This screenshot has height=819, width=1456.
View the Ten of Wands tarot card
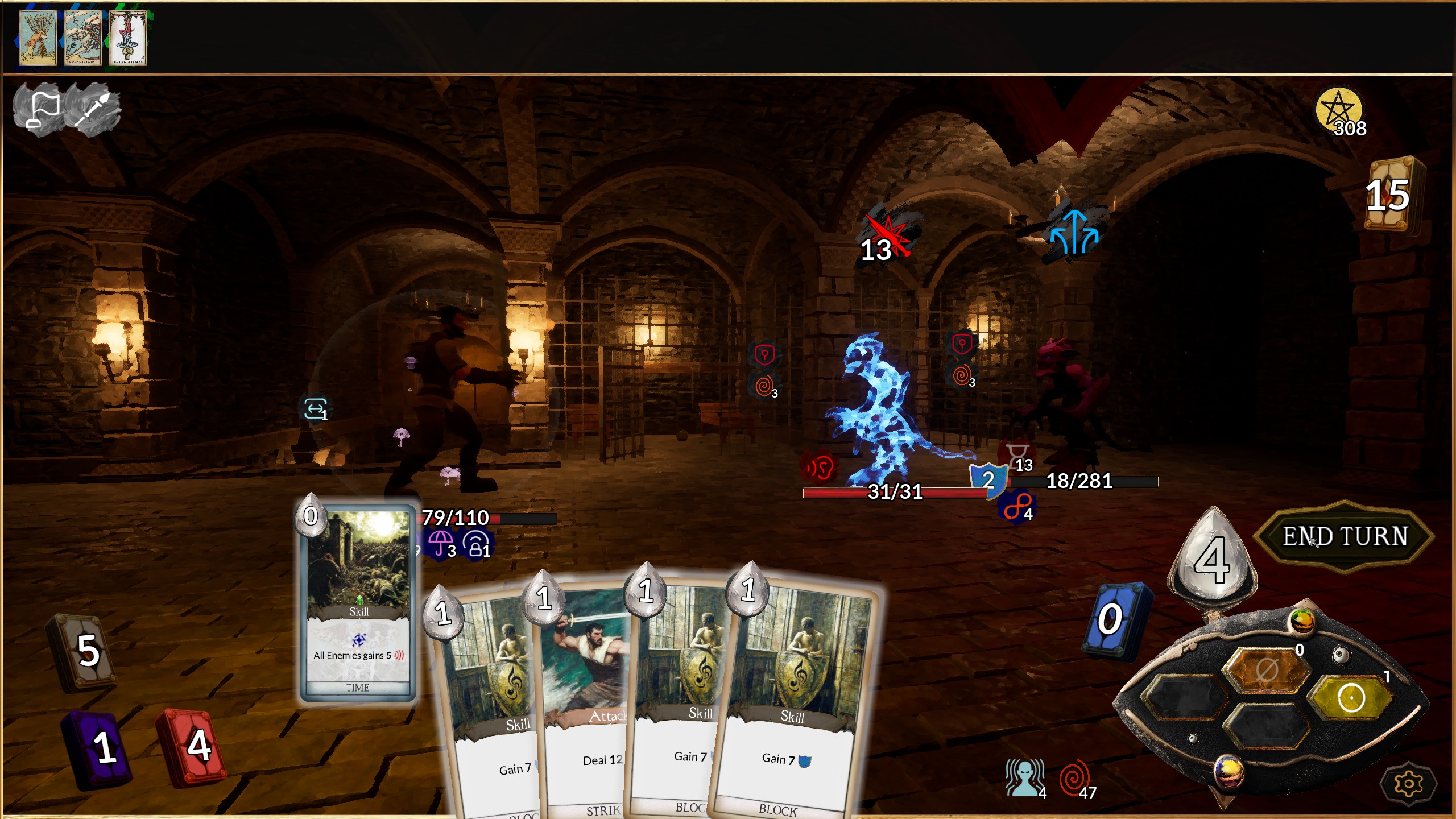(38, 38)
